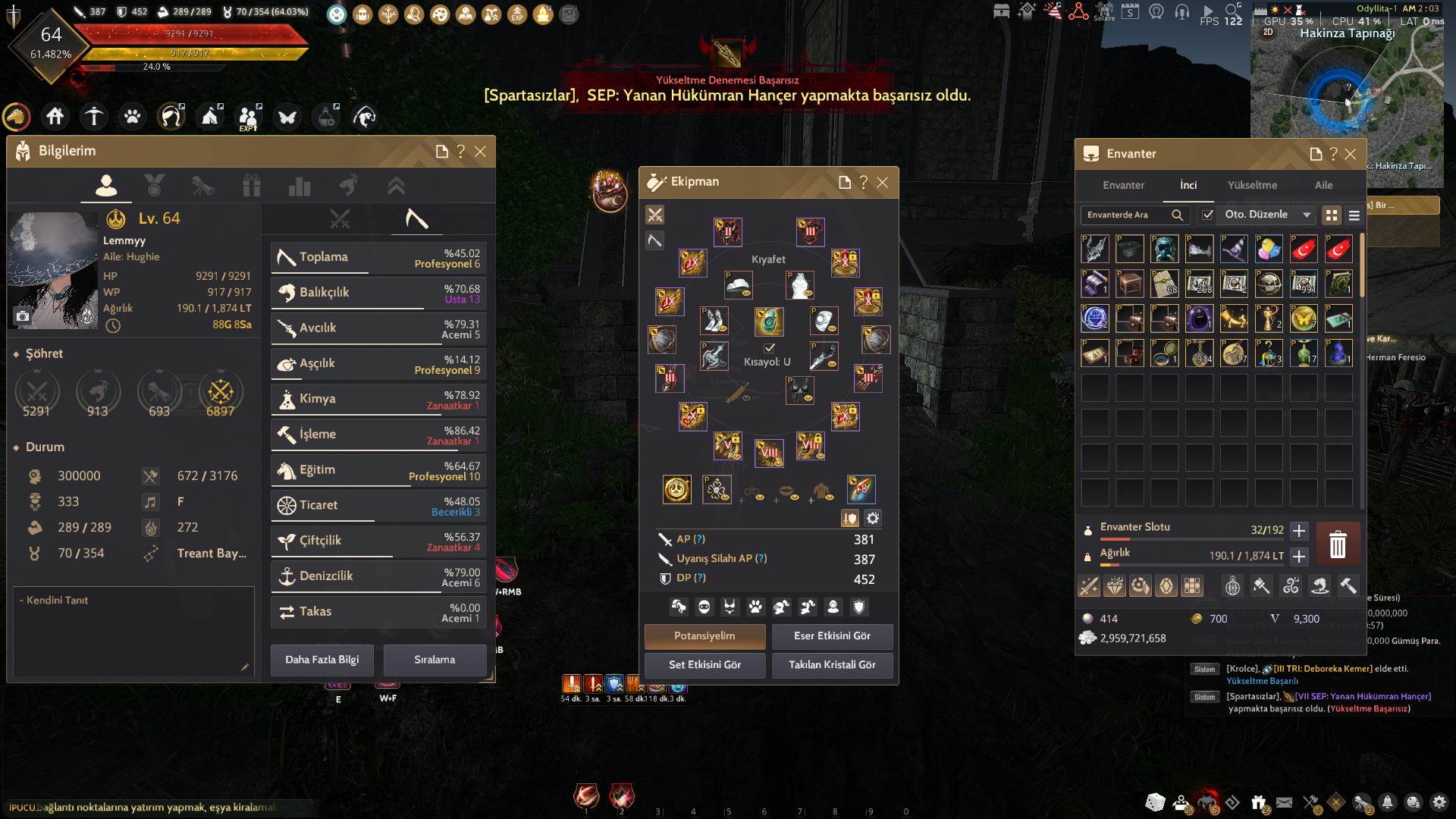Viewport: 1456px width, 819px height.
Task: Select the Balıkçılık life skill row
Action: pos(378,293)
